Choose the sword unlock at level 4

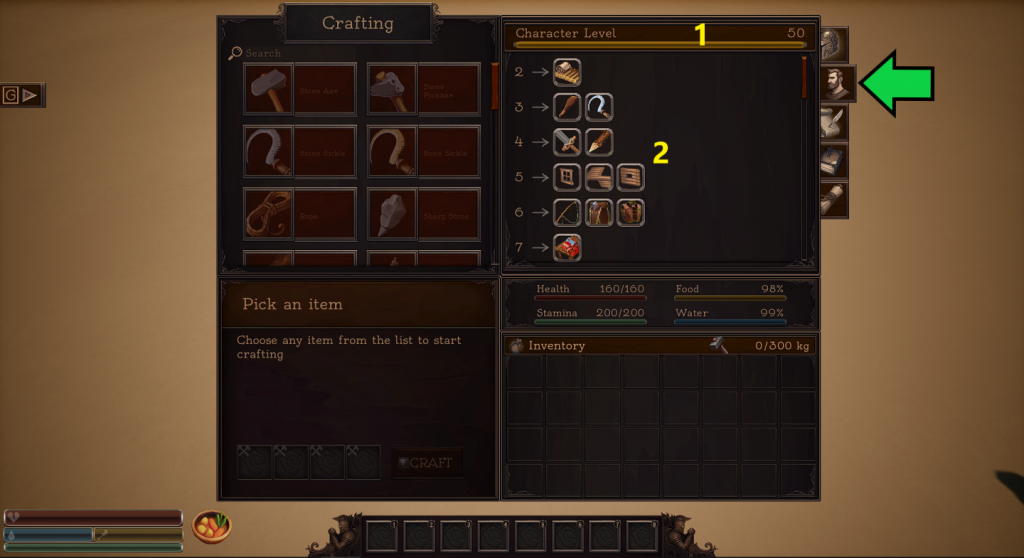567,142
